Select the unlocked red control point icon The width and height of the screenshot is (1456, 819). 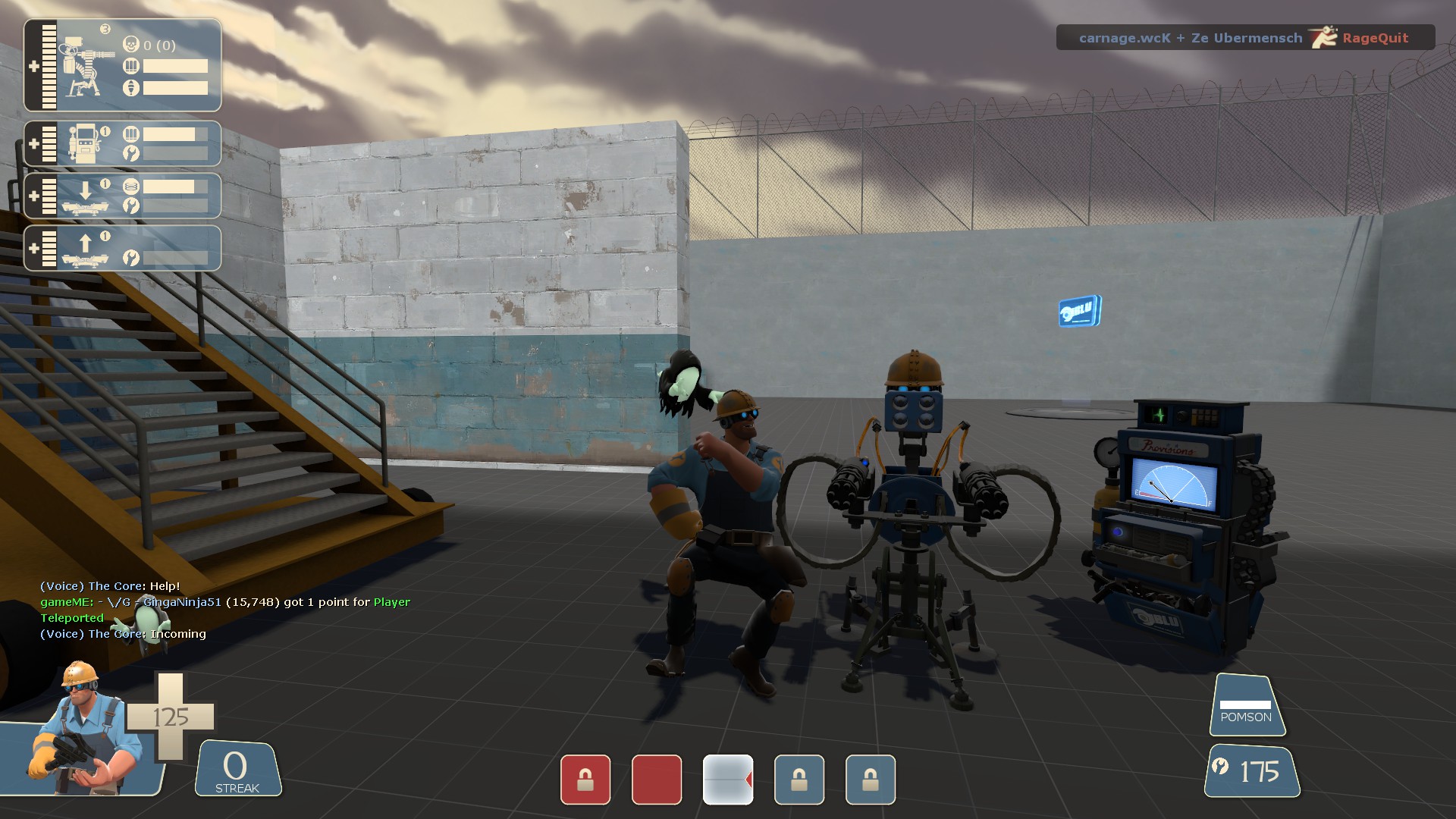(x=657, y=780)
